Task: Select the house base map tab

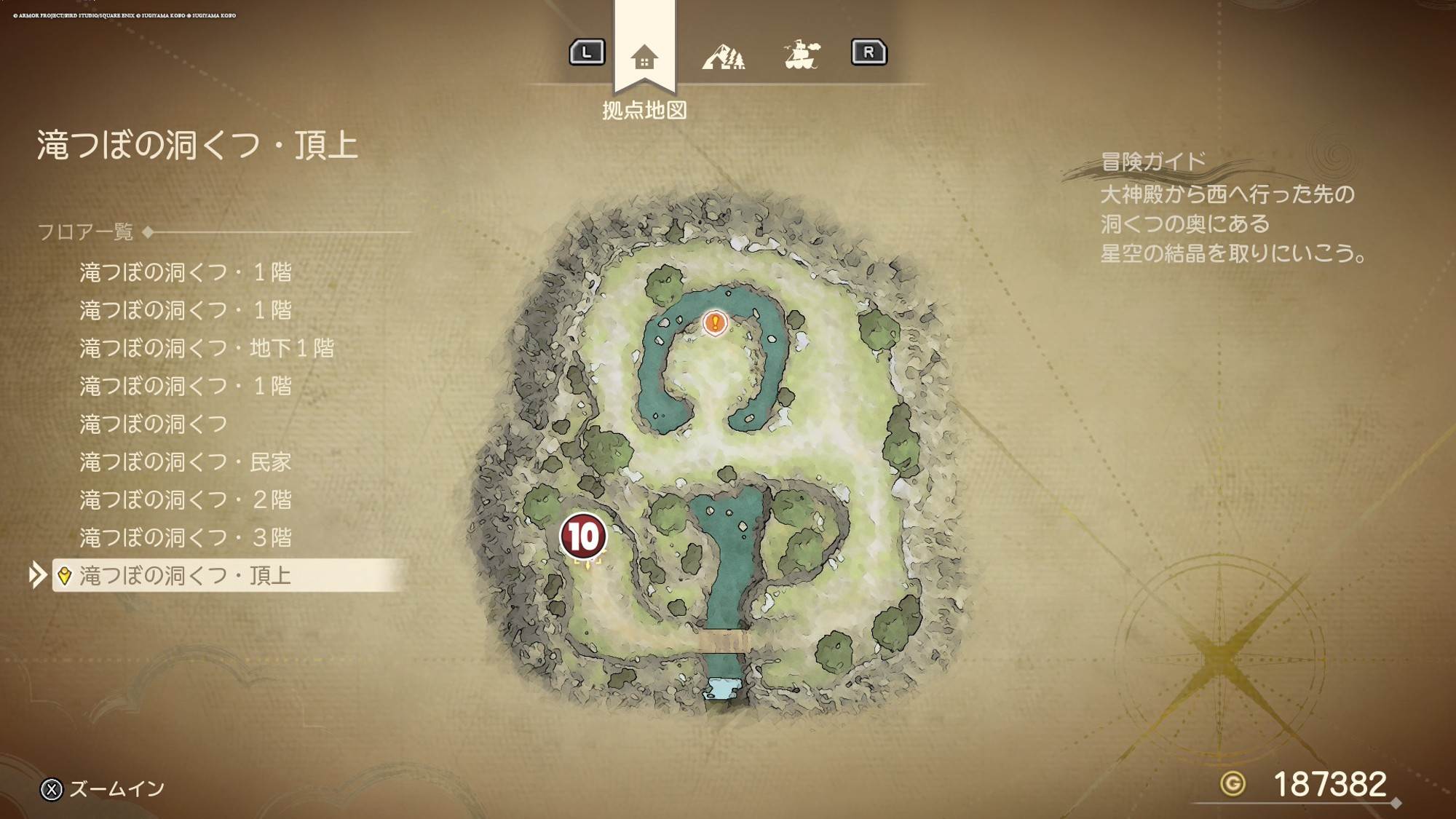Action: click(644, 57)
